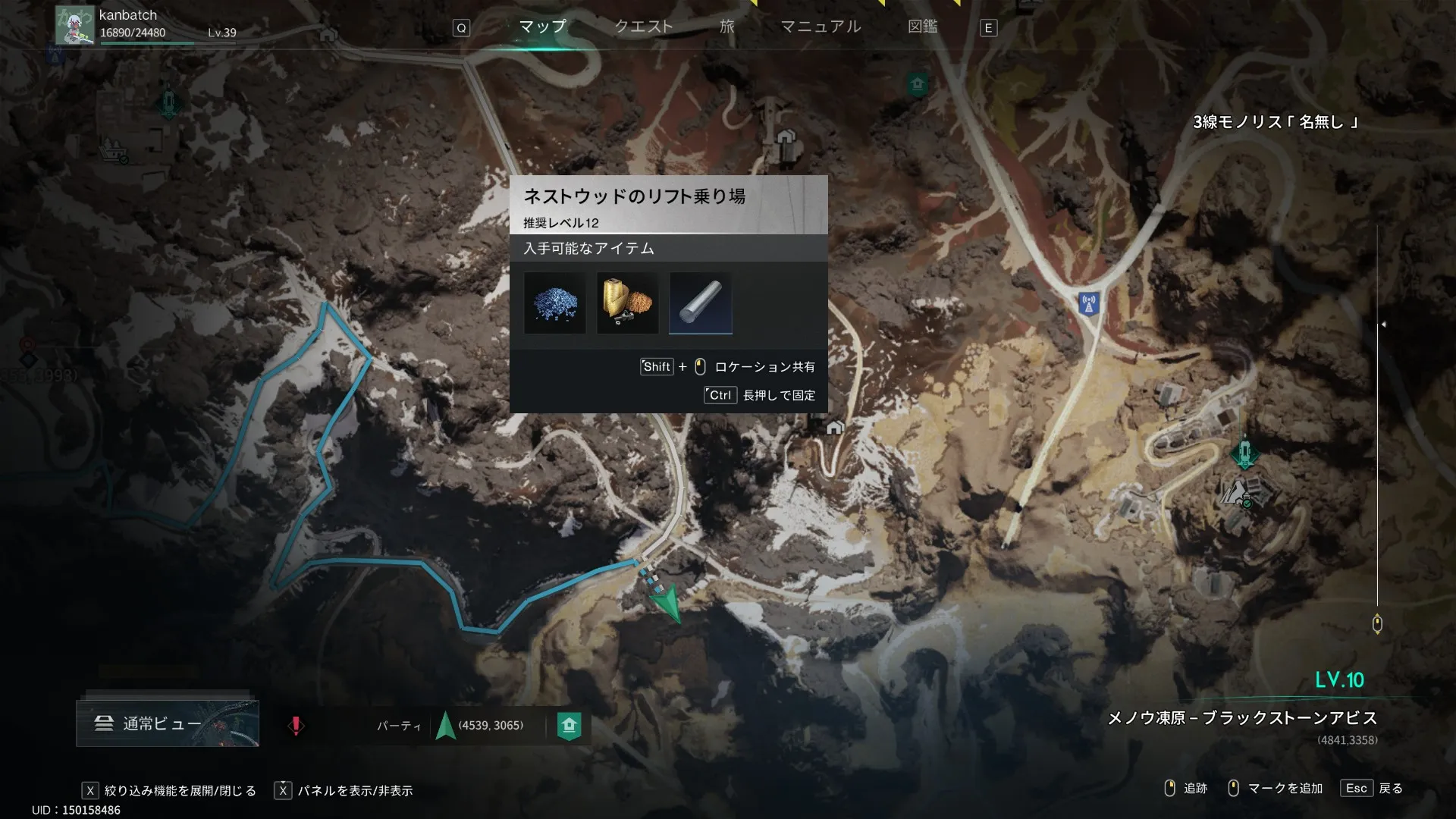Open the マニュアル tab
This screenshot has height=819, width=1456.
click(821, 27)
